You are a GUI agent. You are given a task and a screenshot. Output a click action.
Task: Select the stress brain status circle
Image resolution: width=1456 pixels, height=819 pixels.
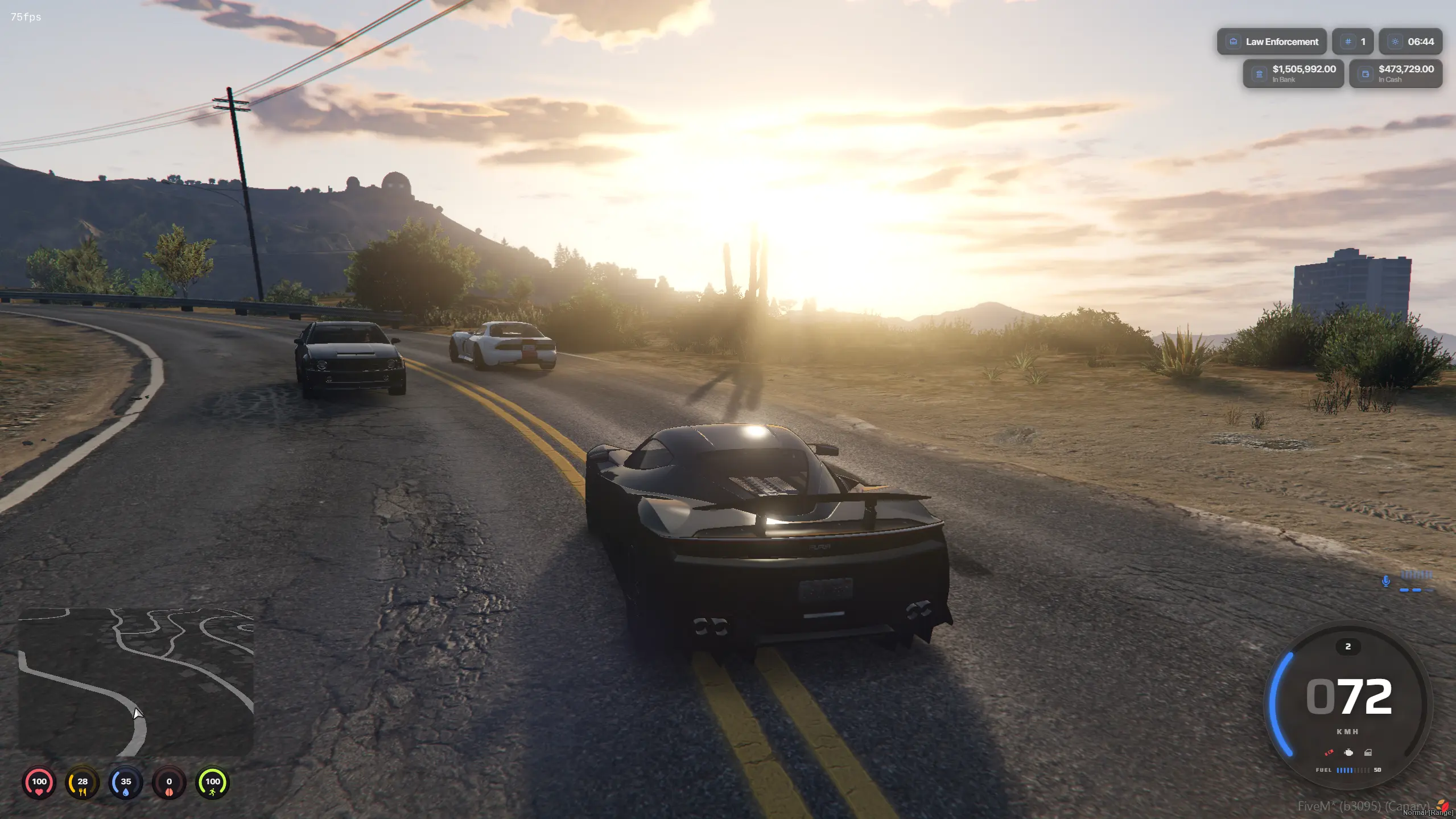(x=169, y=783)
